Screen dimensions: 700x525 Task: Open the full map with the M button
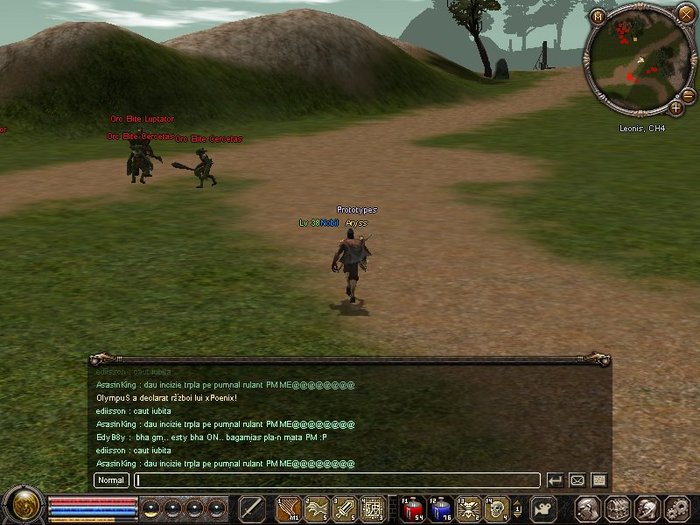click(x=598, y=16)
